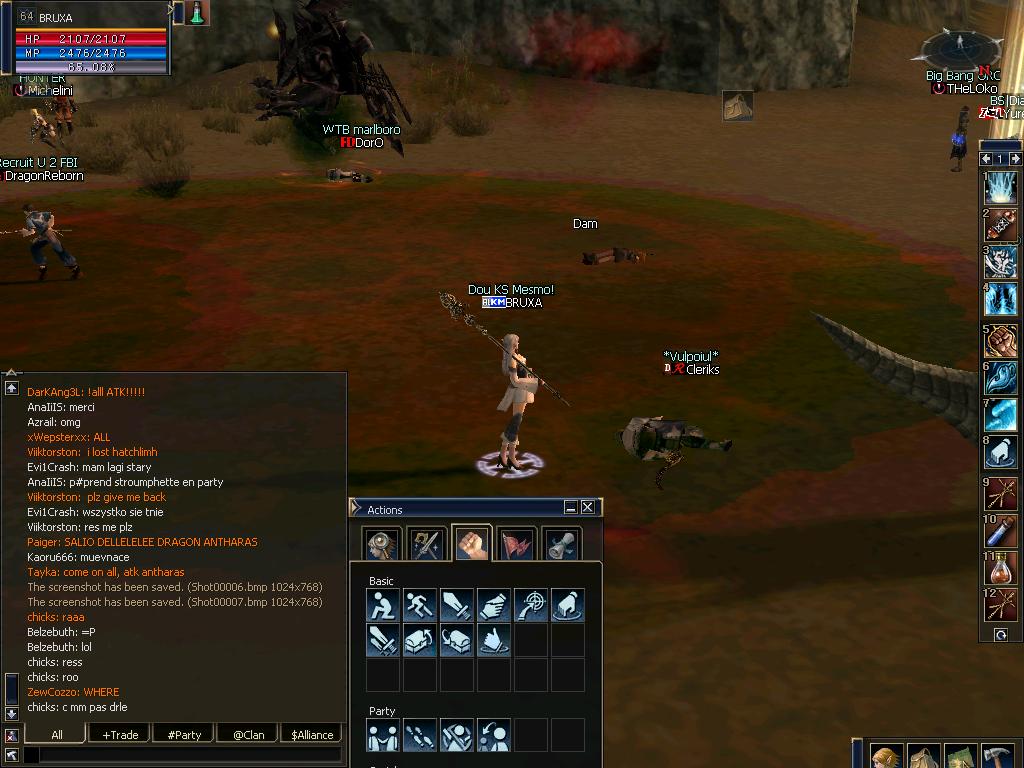
Task: Switch to the crossed swords actions tab
Action: [x=426, y=545]
